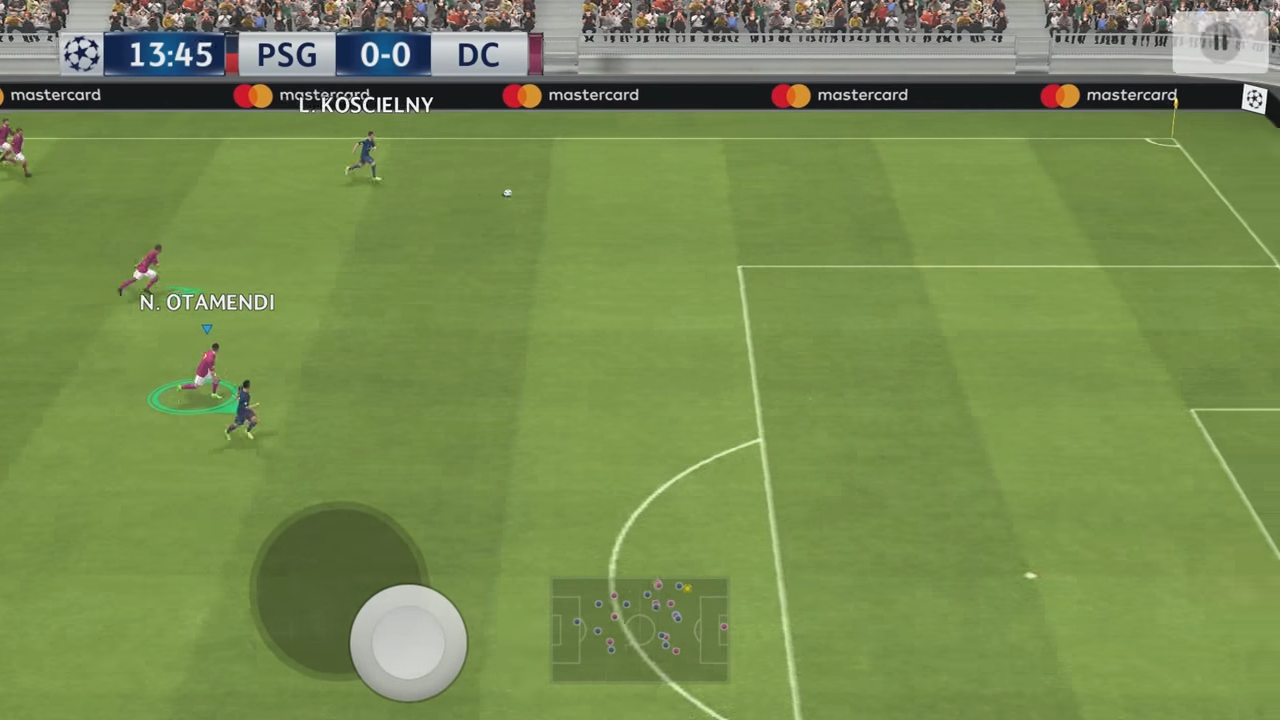Select the DC team name on scoreboard
The width and height of the screenshot is (1280, 720).
[478, 55]
